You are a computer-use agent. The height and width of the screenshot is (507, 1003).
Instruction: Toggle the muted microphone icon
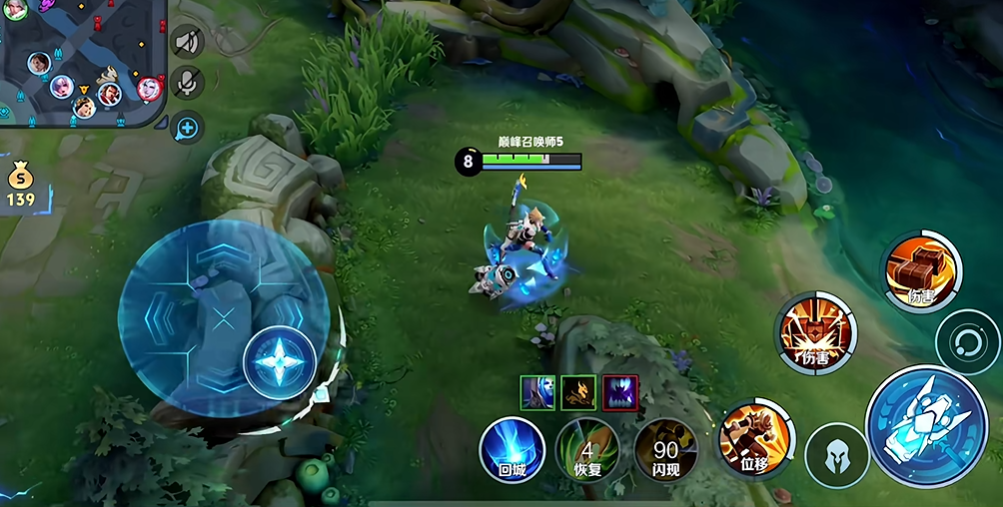coord(186,84)
